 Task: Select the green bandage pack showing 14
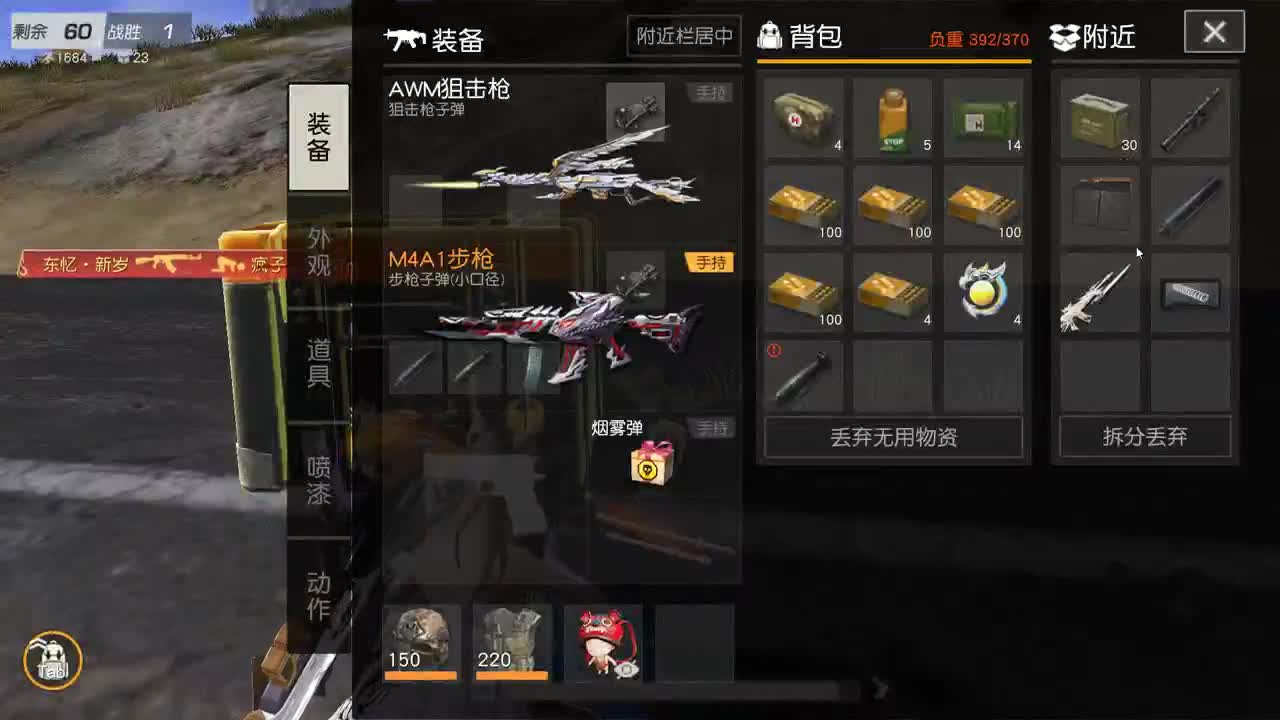982,115
